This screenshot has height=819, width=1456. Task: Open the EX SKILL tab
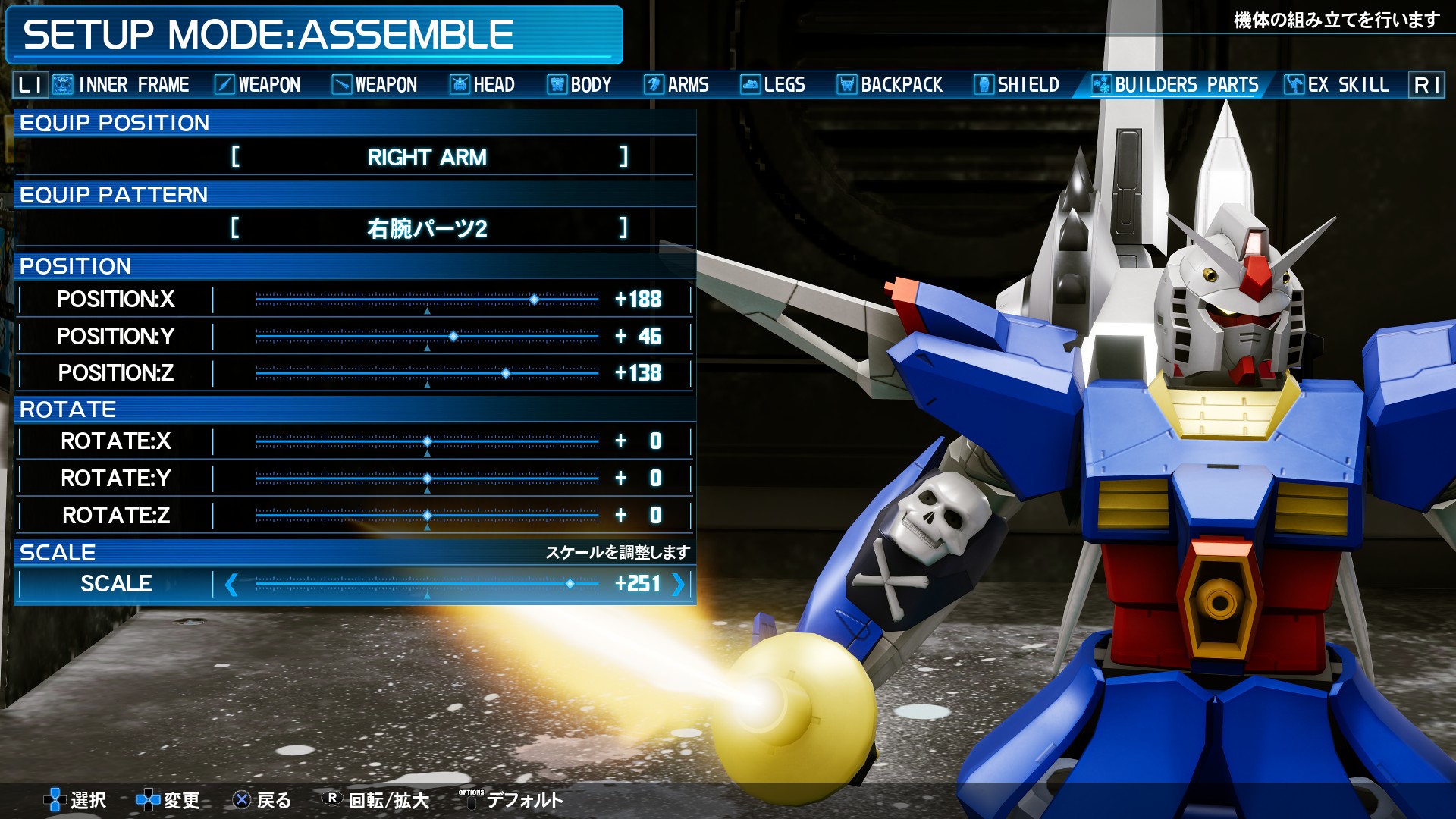pyautogui.click(x=1336, y=84)
